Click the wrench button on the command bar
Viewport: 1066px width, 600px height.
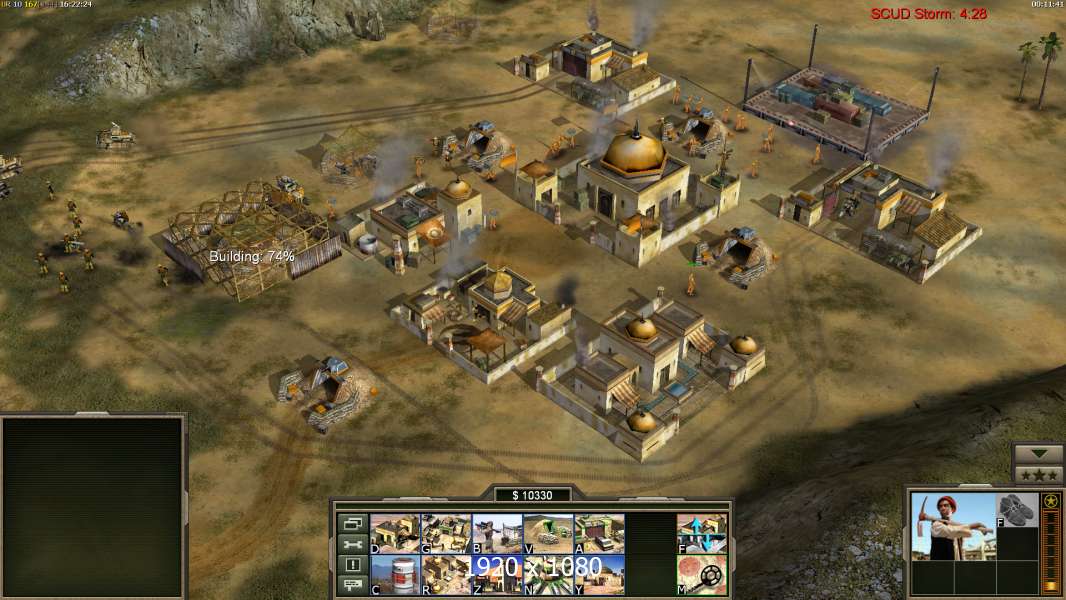click(x=352, y=544)
